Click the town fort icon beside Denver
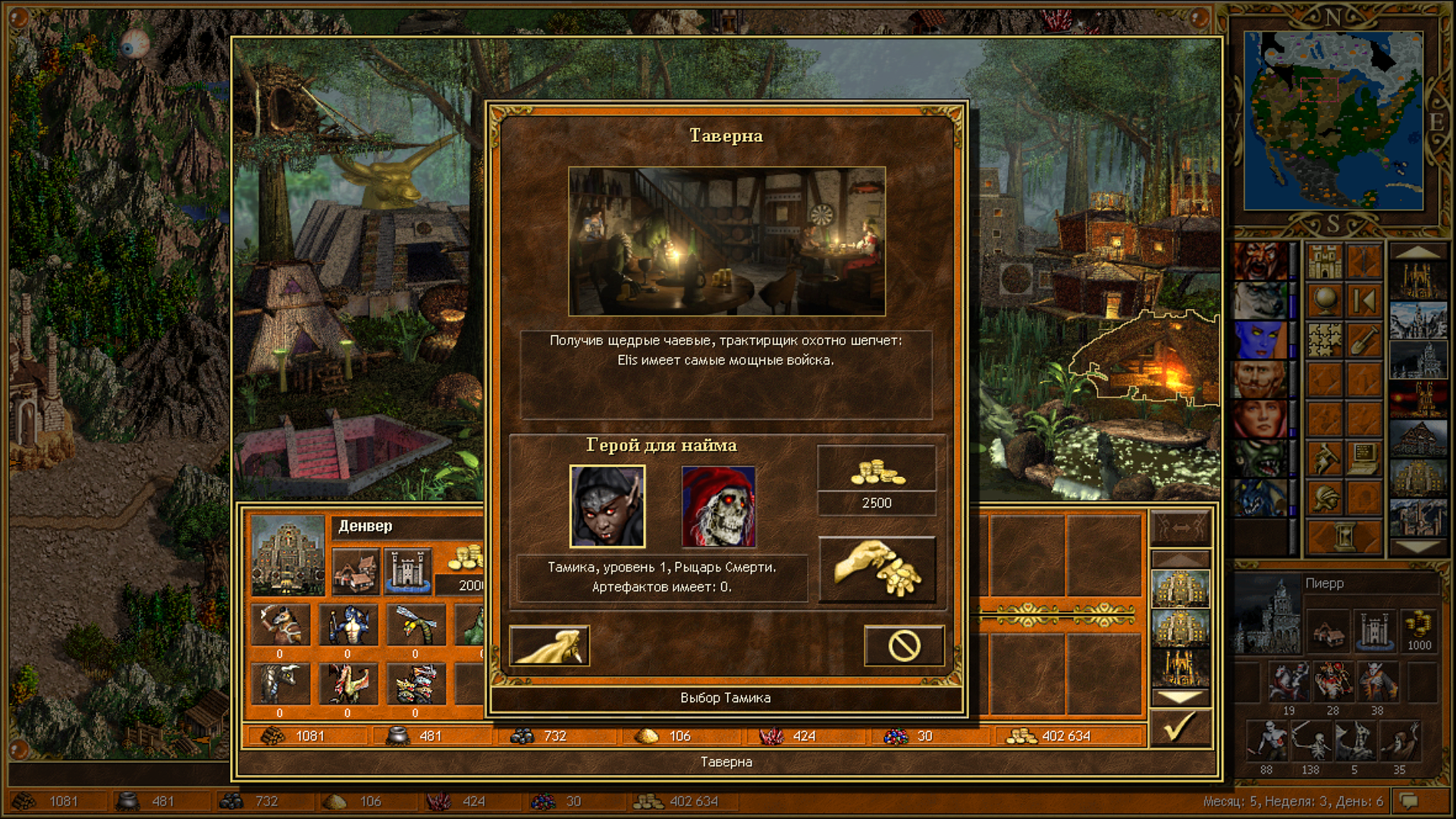This screenshot has height=819, width=1456. click(x=407, y=570)
